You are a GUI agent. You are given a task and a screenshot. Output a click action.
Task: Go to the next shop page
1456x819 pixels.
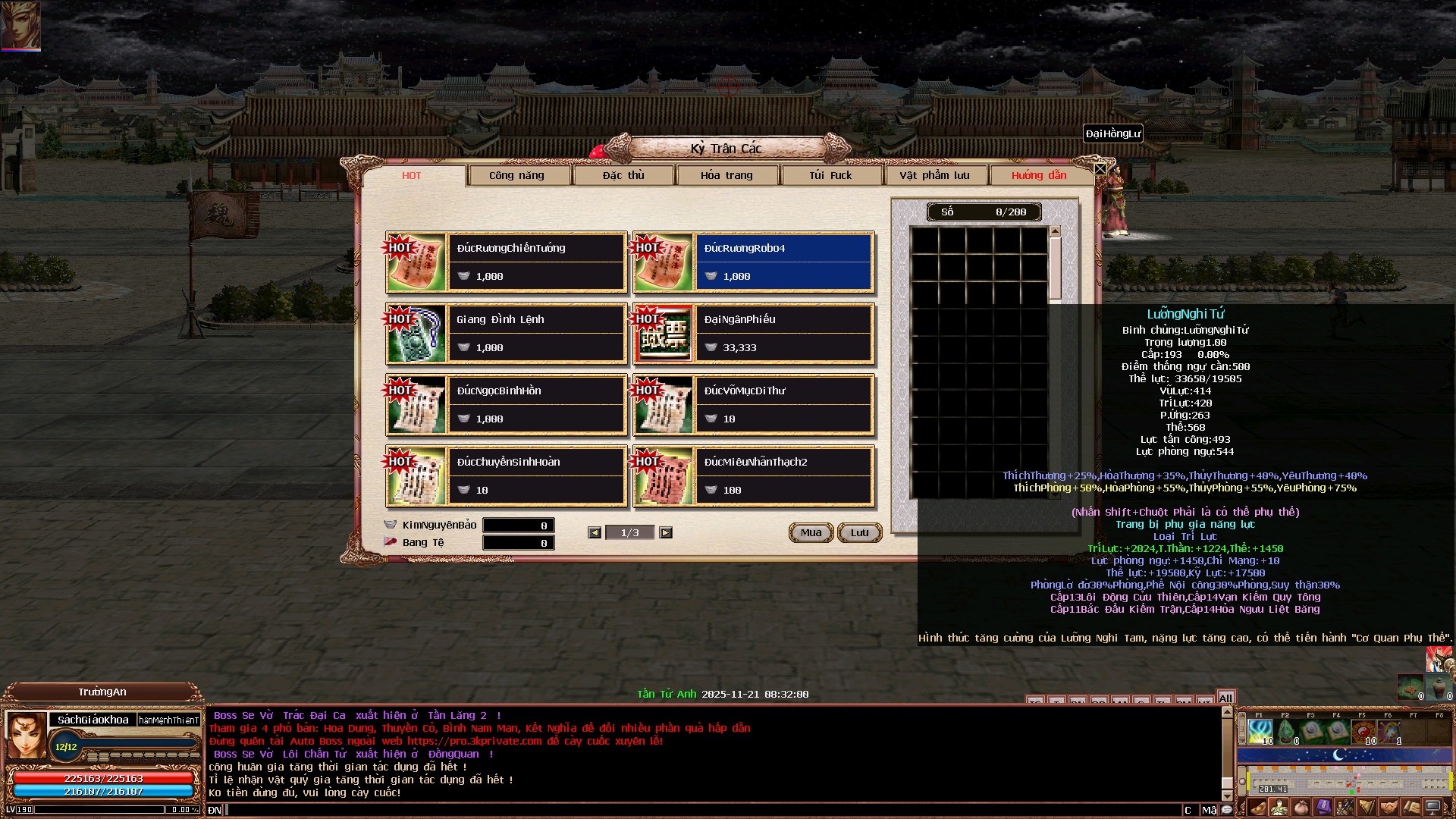[665, 532]
